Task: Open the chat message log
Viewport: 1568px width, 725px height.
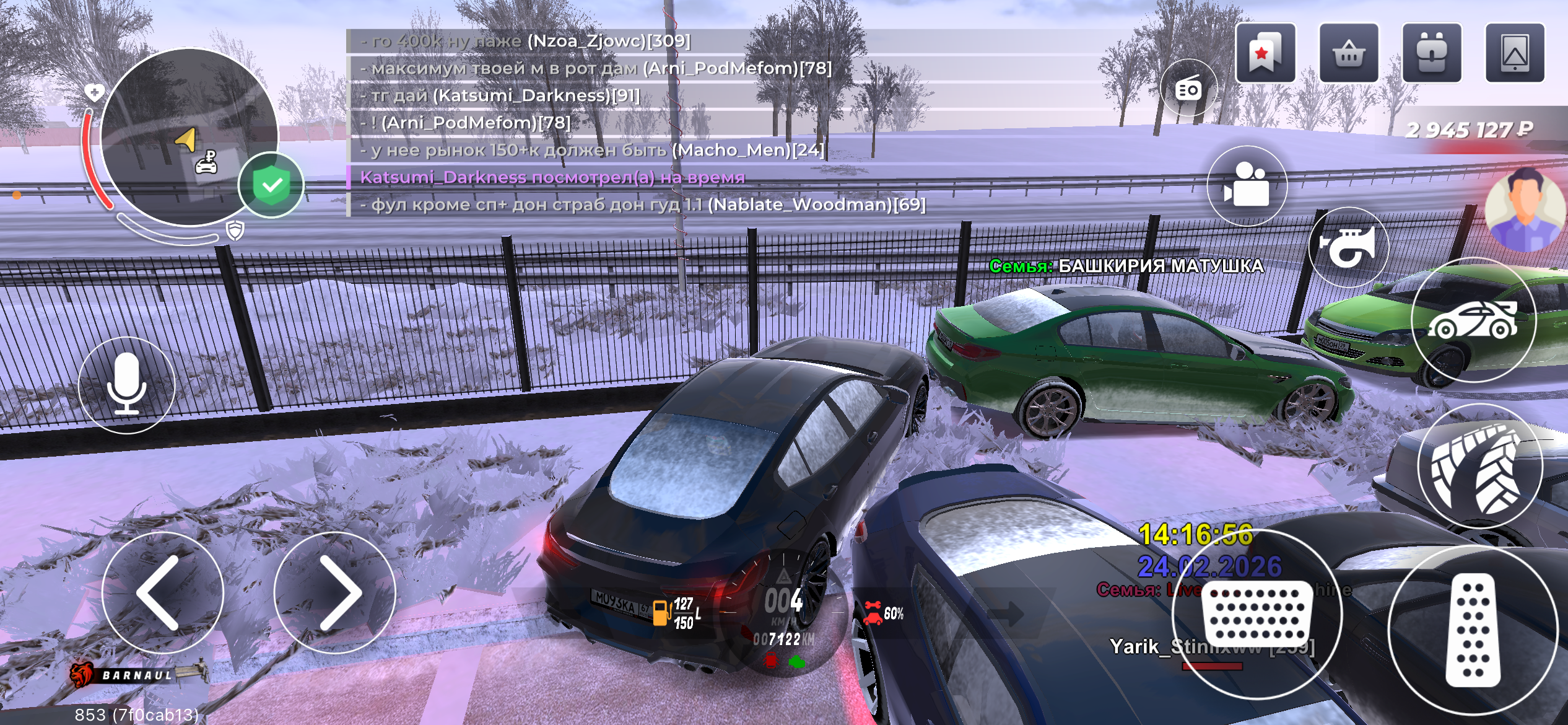Action: coord(638,123)
